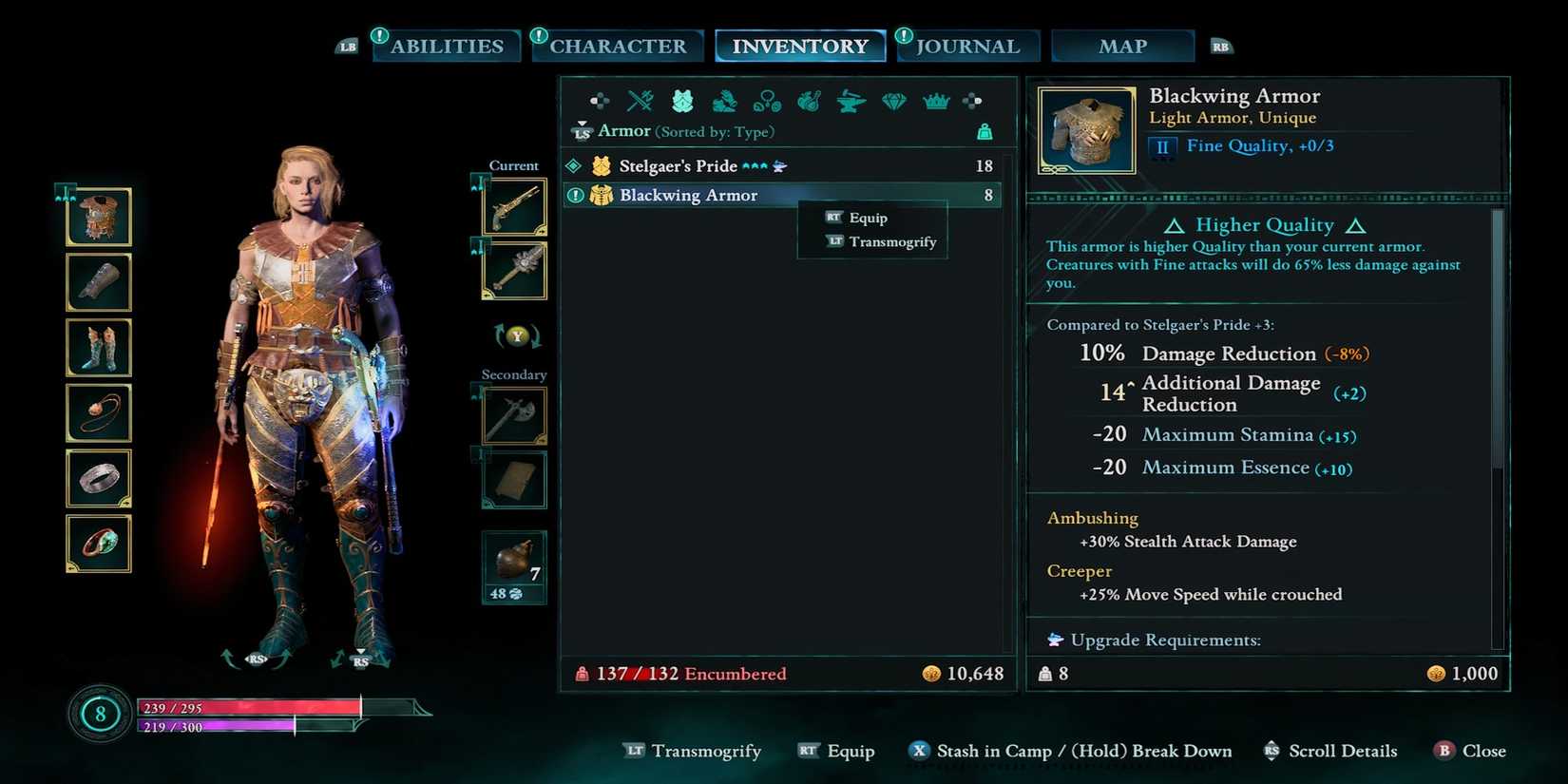This screenshot has height=784, width=1568.
Task: Open the consumables pouch filter icon
Action: (x=808, y=102)
